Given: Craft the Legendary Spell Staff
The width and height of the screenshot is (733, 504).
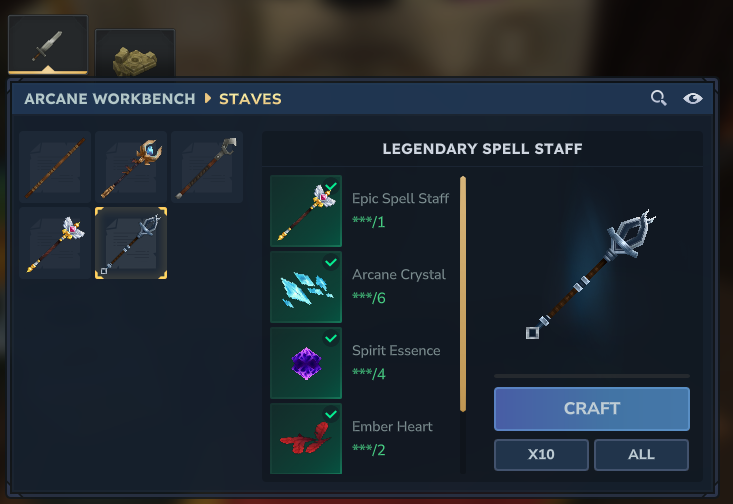Looking at the screenshot, I should point(591,408).
